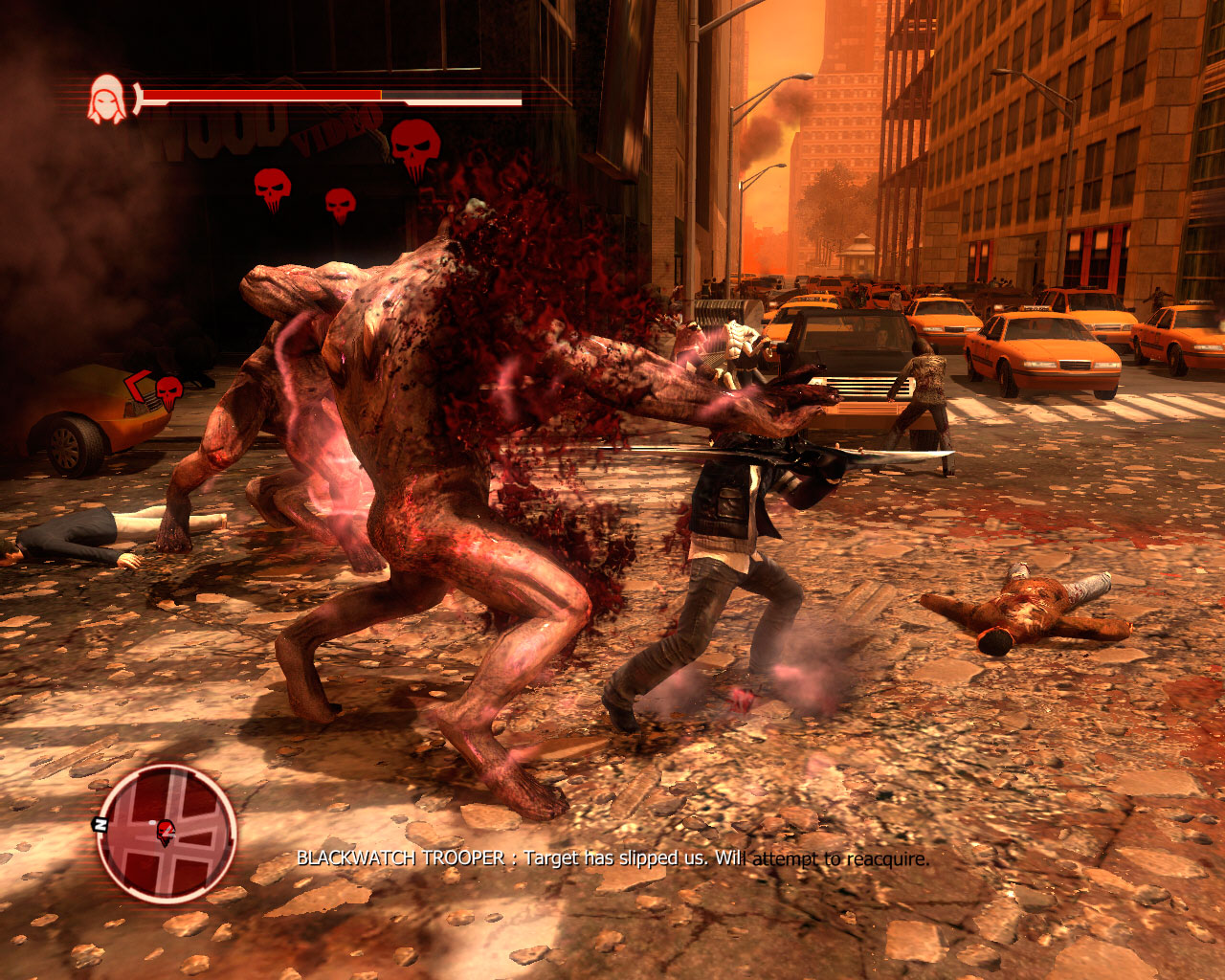Select the bracketed skull marker by the taxi

click(x=168, y=390)
